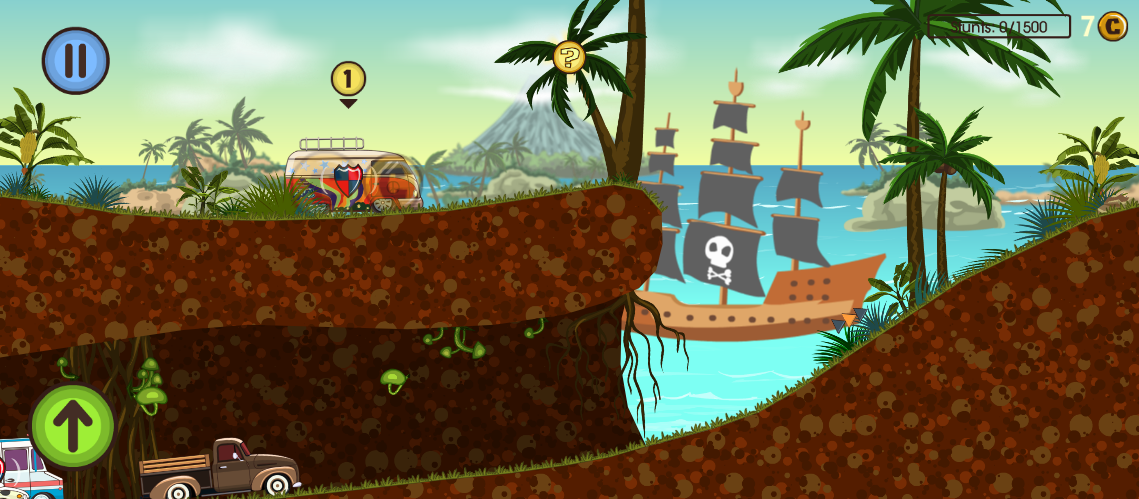Tap the green up-arrow jump button

[x=72, y=426]
